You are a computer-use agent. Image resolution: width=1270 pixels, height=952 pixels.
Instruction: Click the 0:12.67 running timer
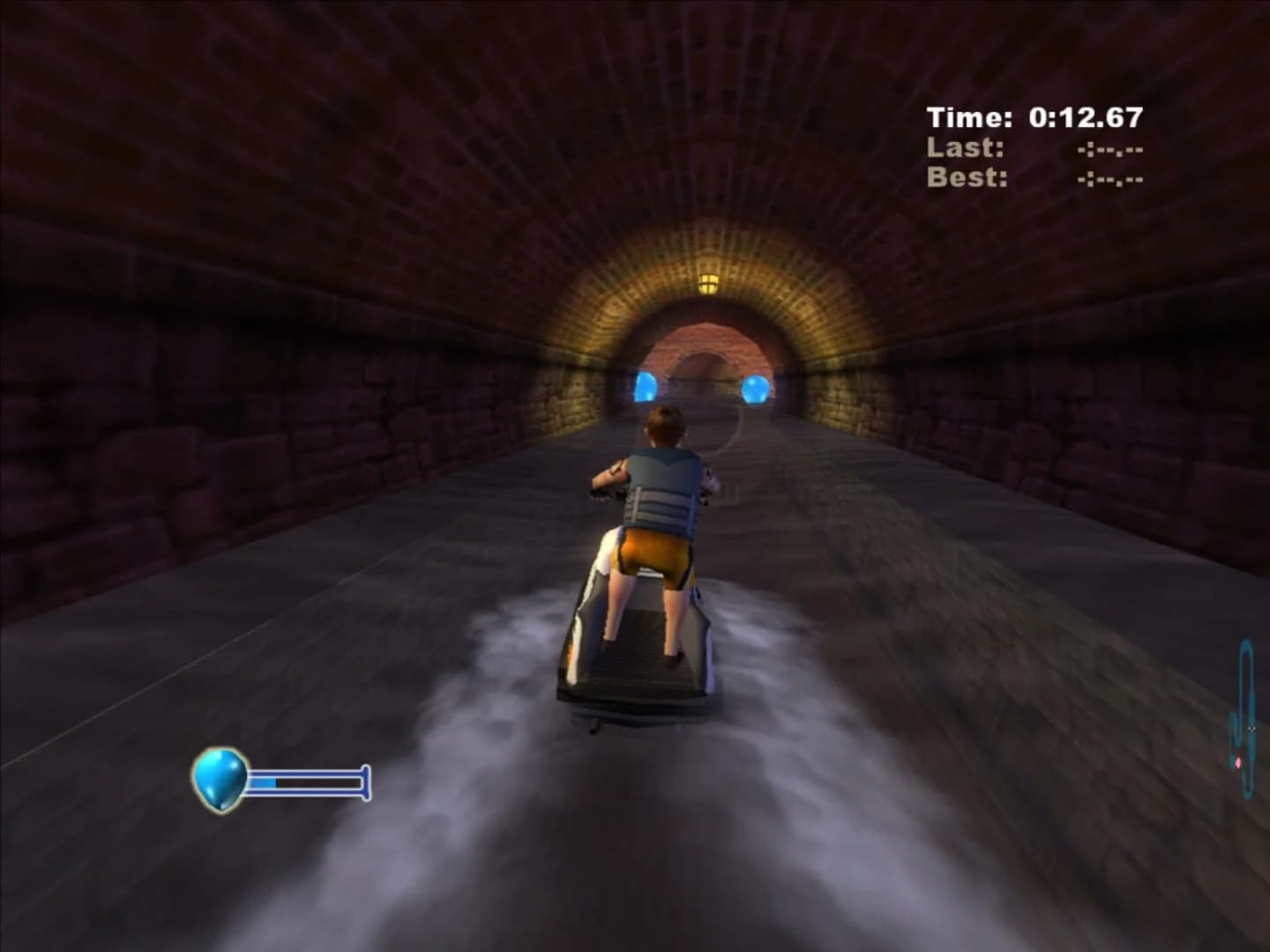point(1085,113)
